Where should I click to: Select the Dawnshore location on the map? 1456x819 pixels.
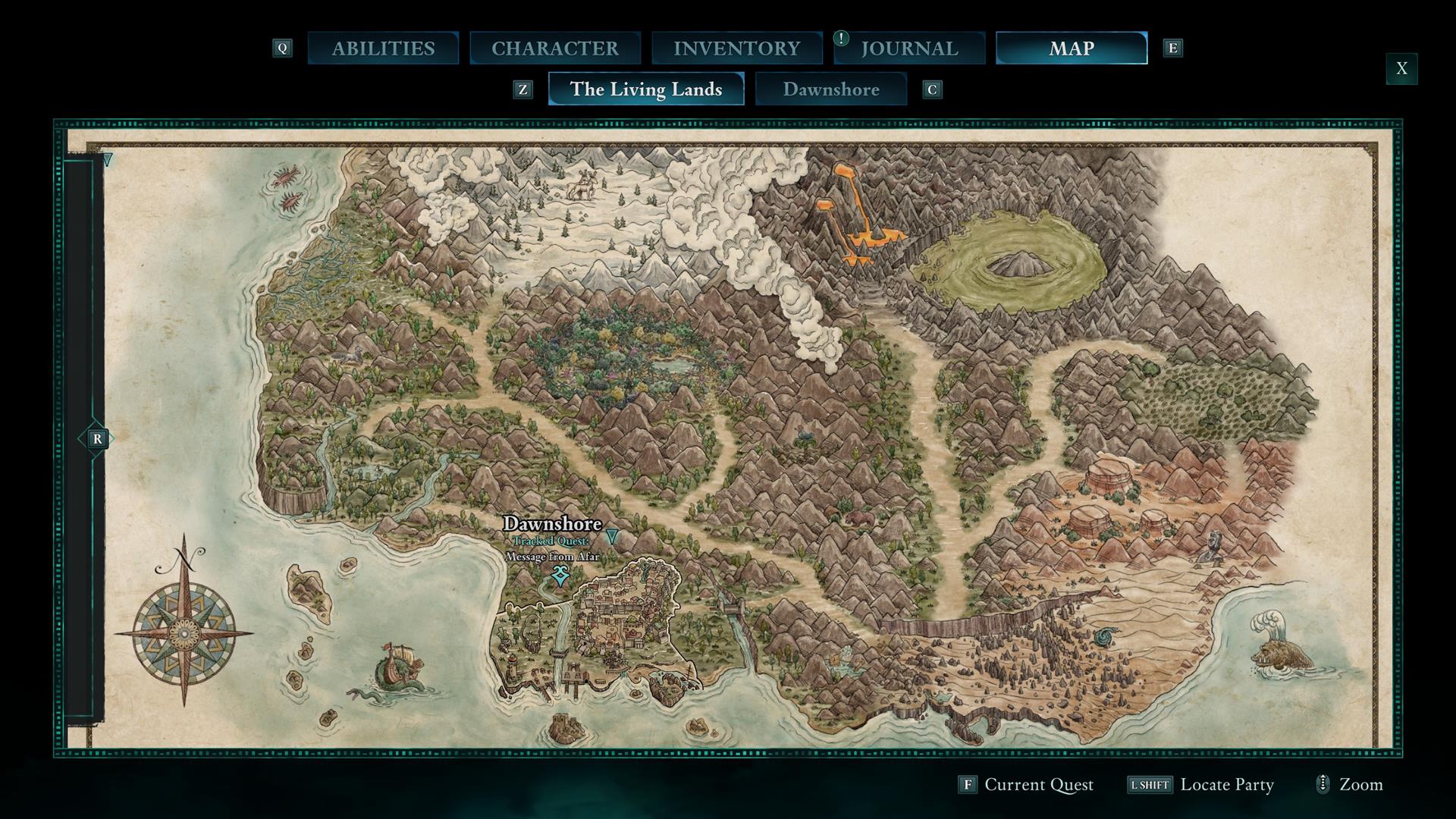(552, 524)
